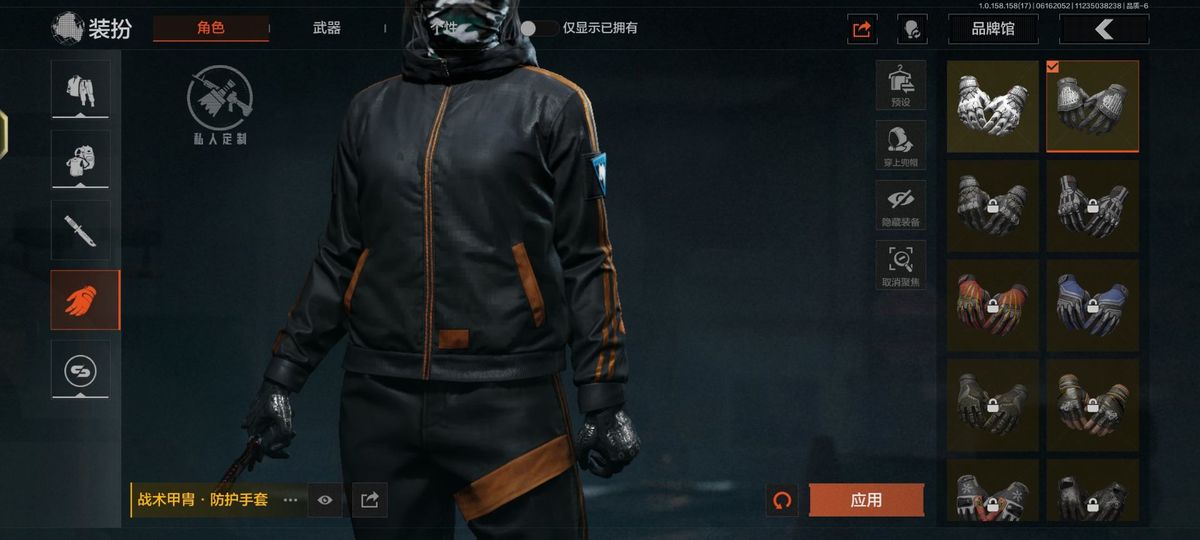
Task: Click the orange reset rotation button
Action: pos(782,500)
